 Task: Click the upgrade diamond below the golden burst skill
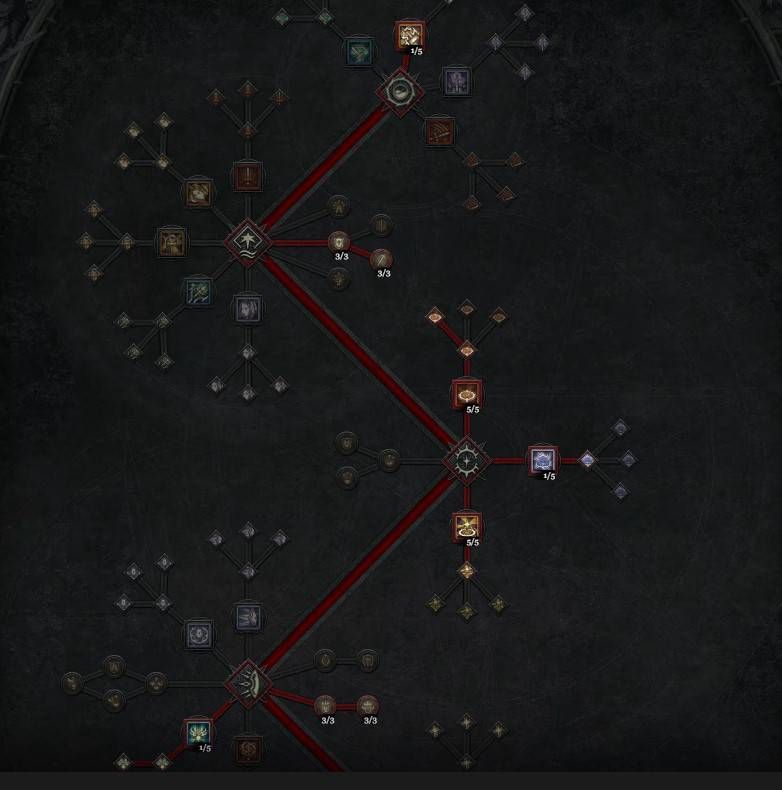tap(466, 571)
